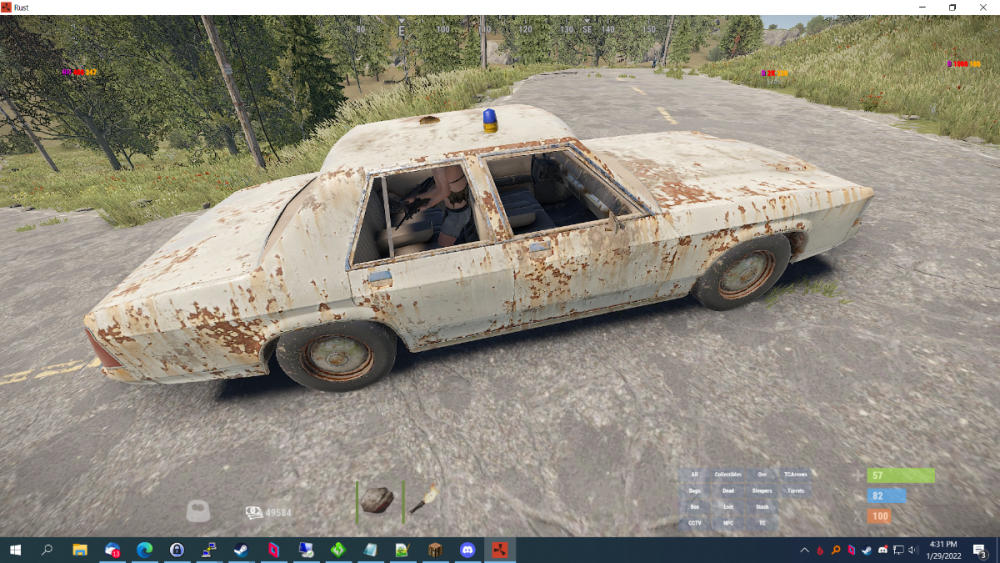Screen dimensions: 1000x563
Task: Select the rock hotbar slot
Action: [x=377, y=500]
